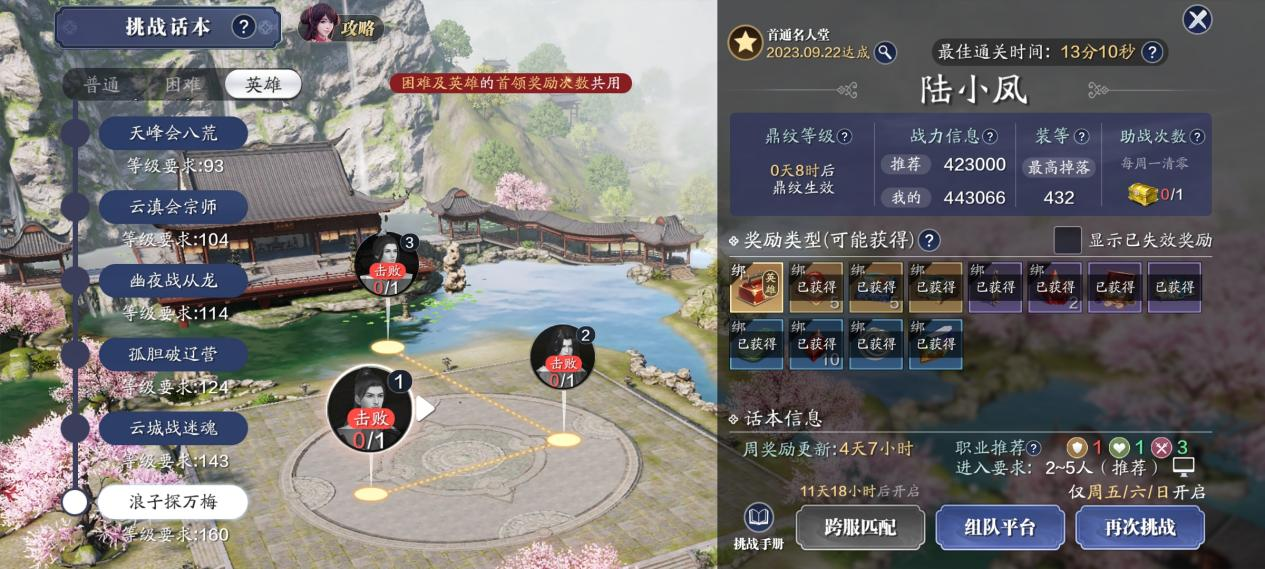Select the 英雄 difficulty tab
The image size is (1265, 569).
(x=262, y=85)
